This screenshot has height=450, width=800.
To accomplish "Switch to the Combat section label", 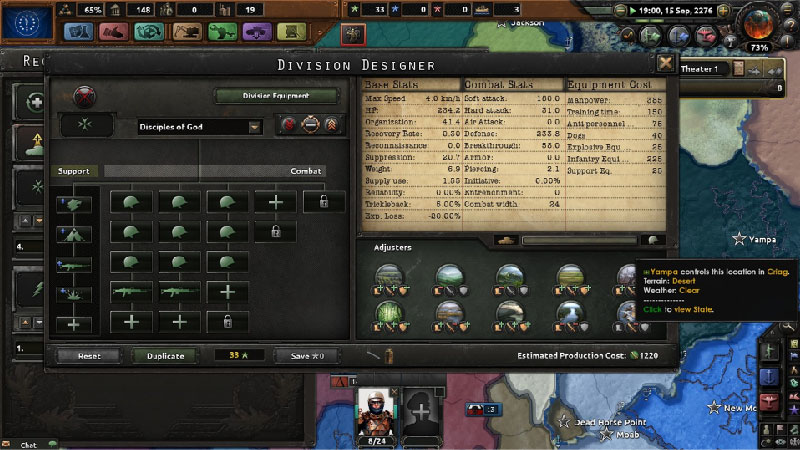I will pos(306,171).
